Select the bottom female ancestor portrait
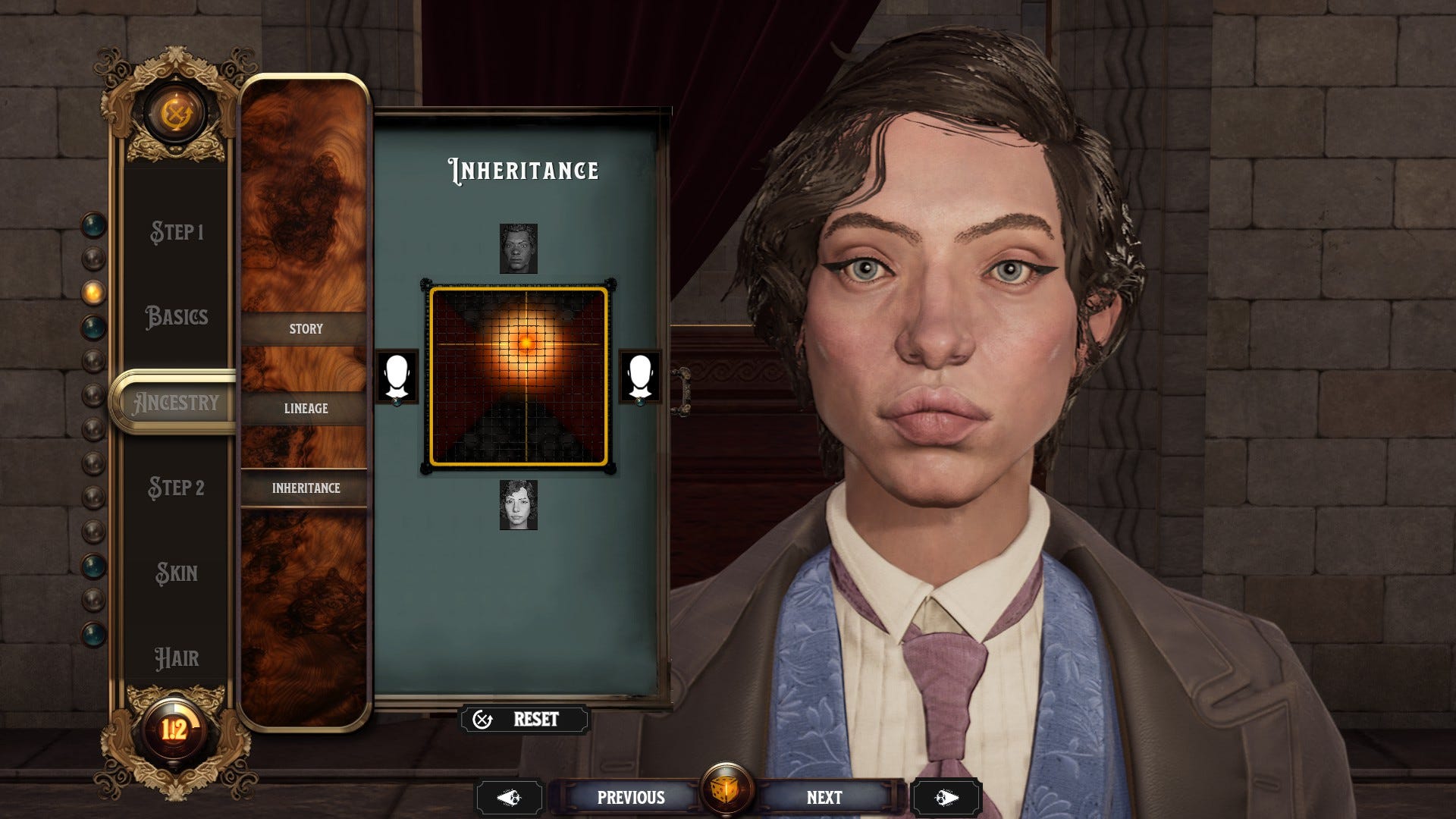Viewport: 1456px width, 819px height. [x=519, y=505]
